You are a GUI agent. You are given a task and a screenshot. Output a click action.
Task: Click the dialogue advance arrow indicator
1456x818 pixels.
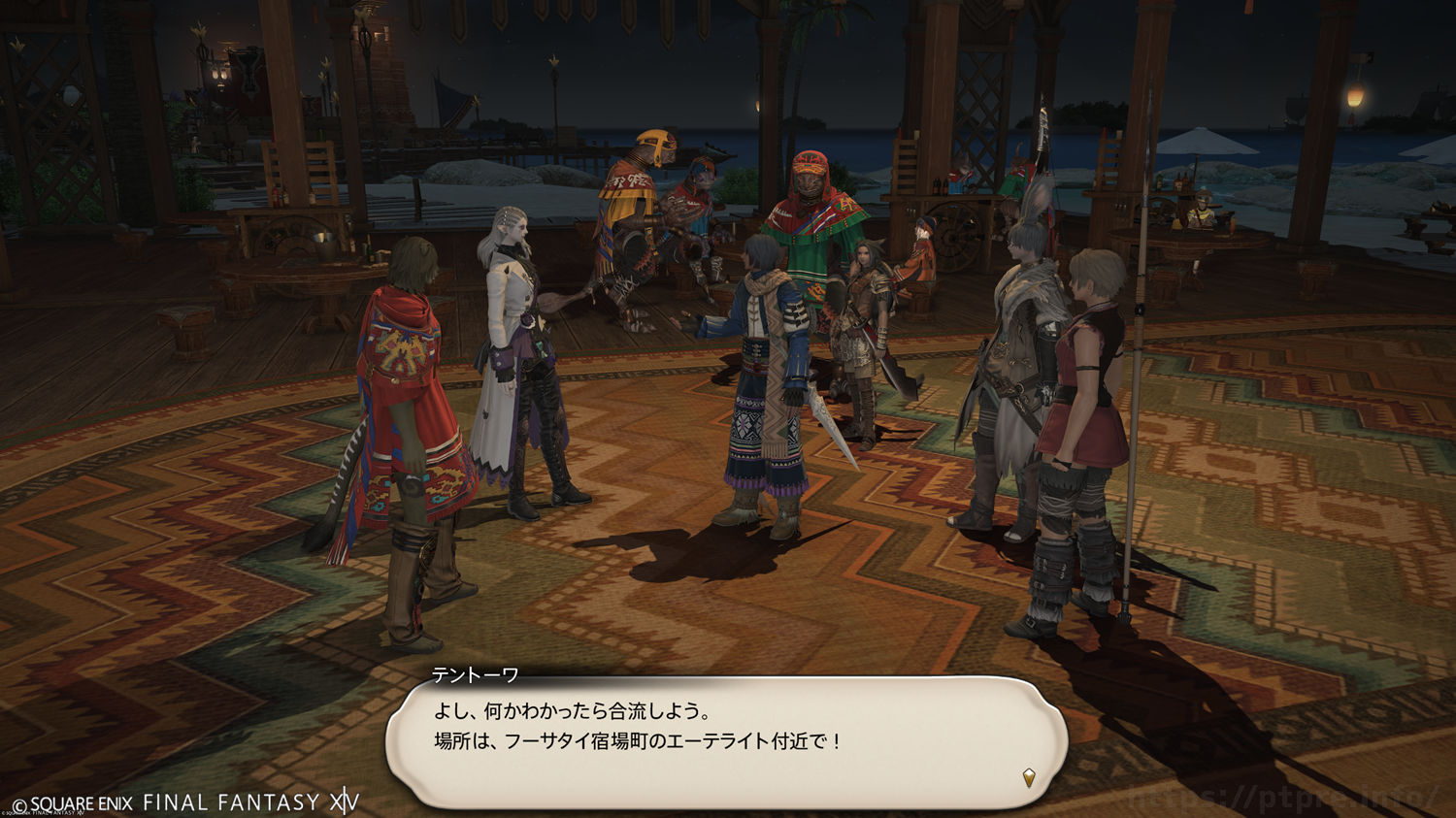1029,777
